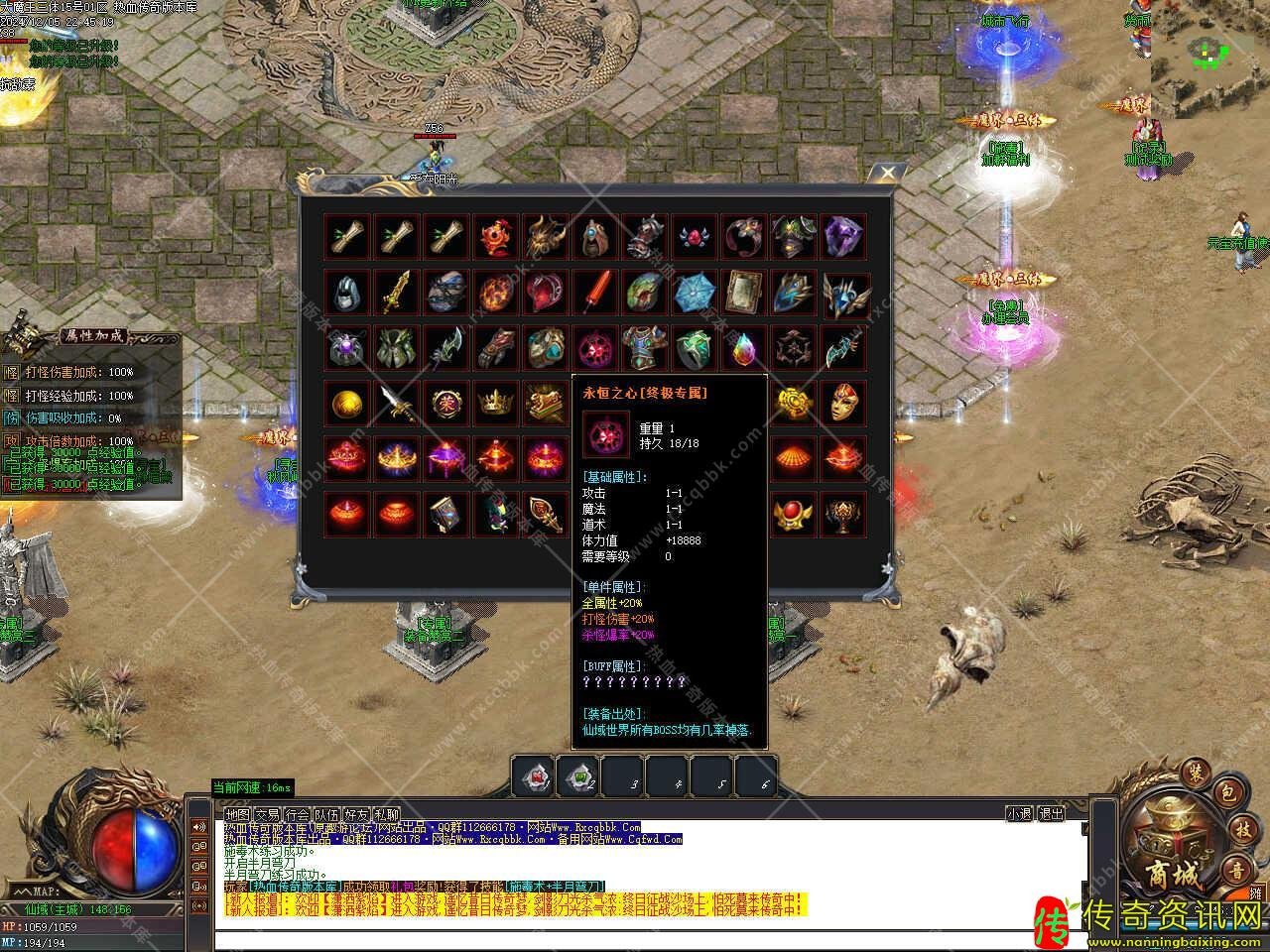Click the 属性加成 attribute bonus panel header
This screenshot has height=952, width=1270.
click(x=93, y=336)
